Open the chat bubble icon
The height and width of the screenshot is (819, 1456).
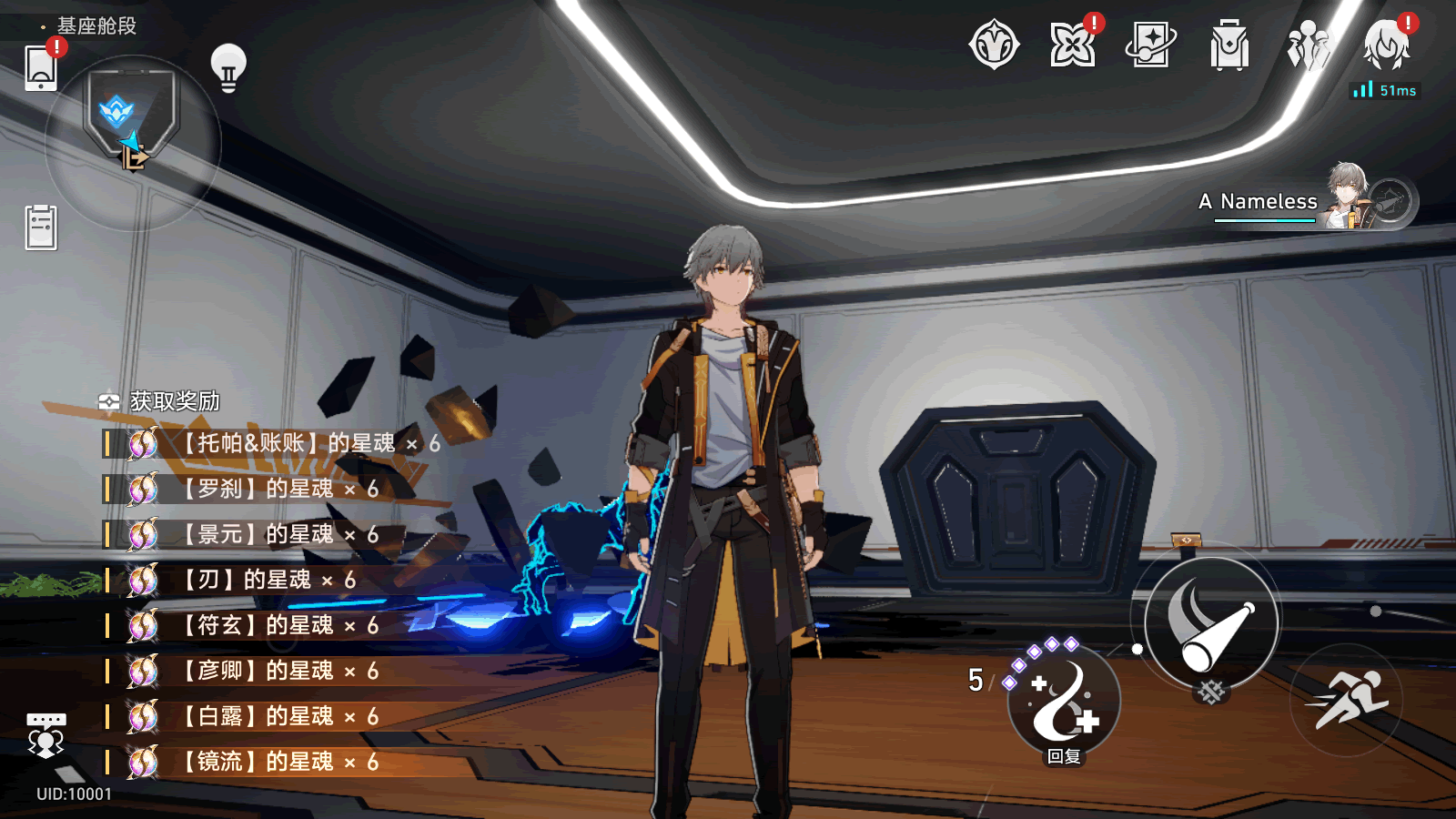coord(45,734)
